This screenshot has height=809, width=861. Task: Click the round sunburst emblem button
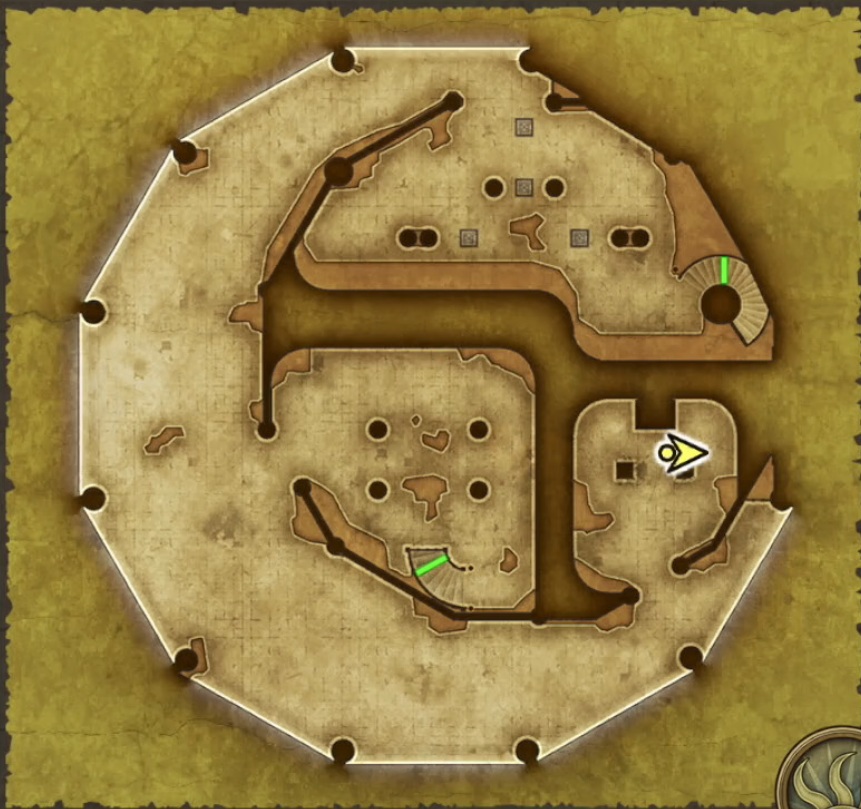(x=828, y=778)
